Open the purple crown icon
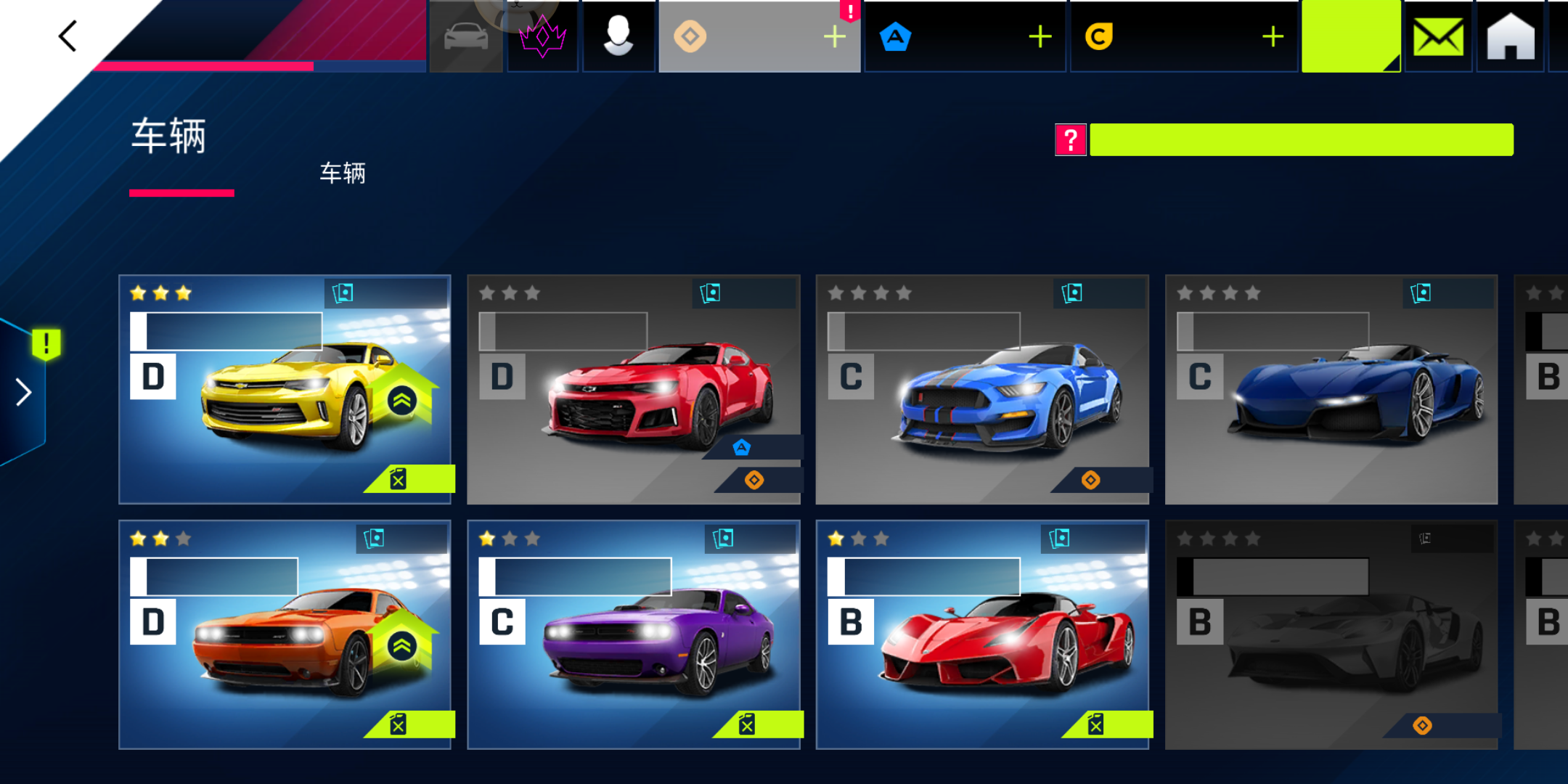 pyautogui.click(x=542, y=36)
